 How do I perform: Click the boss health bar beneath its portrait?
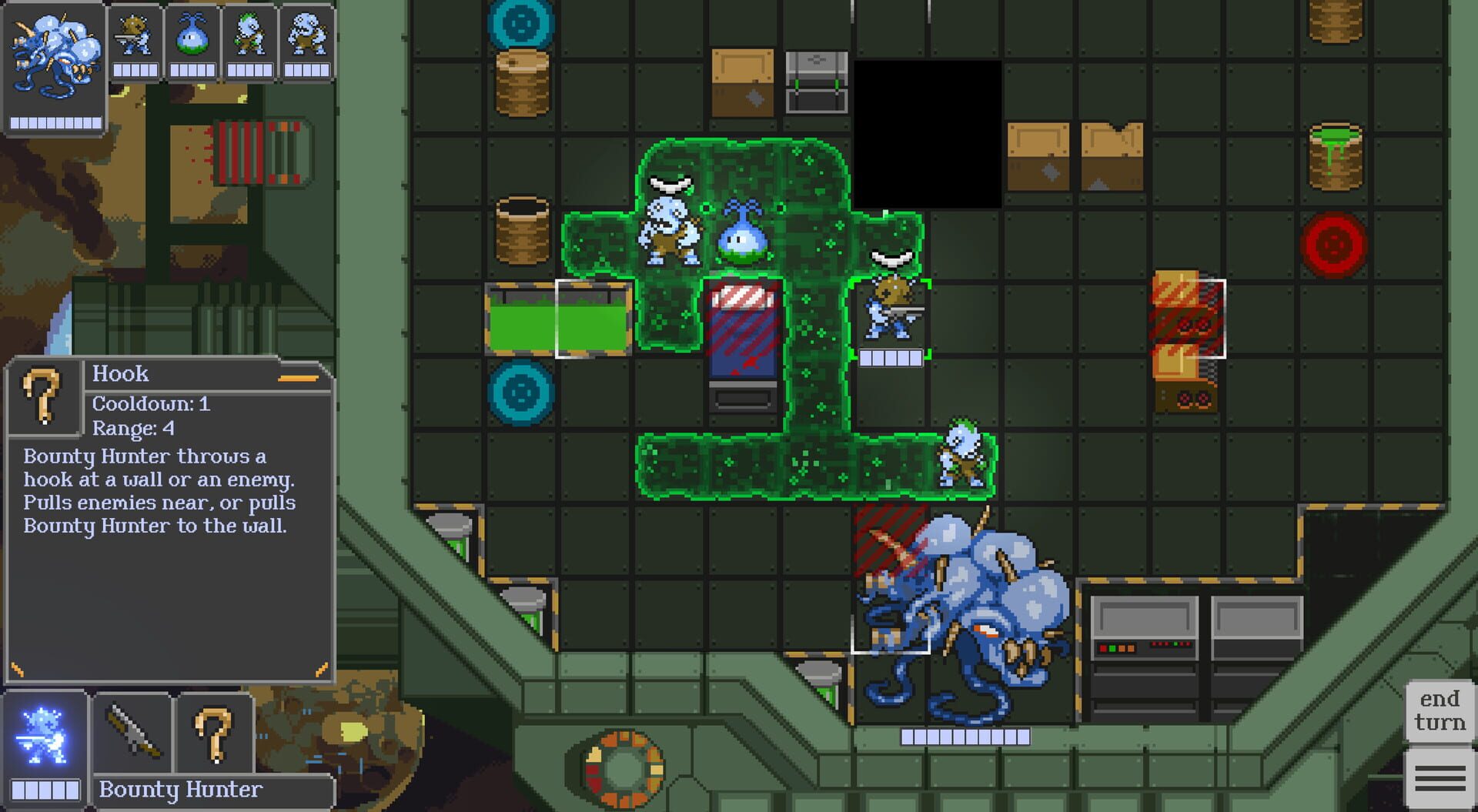pos(55,122)
